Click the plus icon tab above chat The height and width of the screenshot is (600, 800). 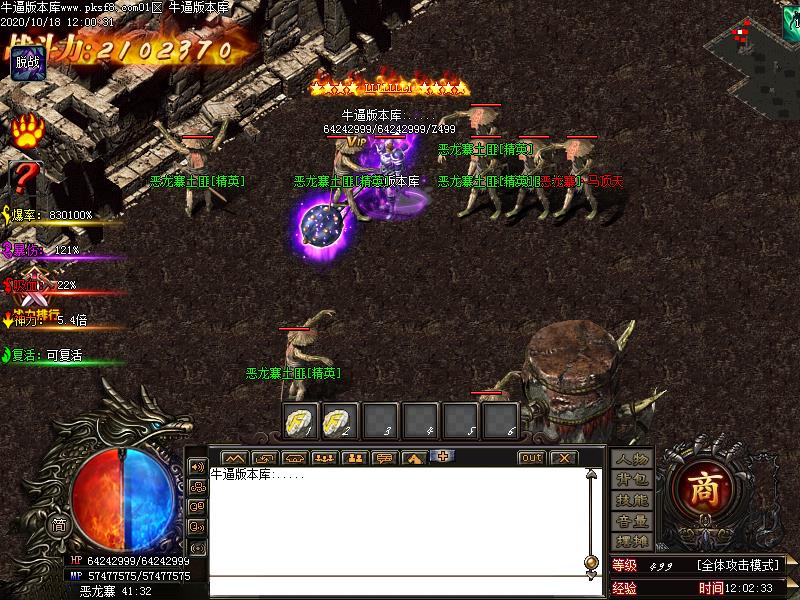pos(441,457)
